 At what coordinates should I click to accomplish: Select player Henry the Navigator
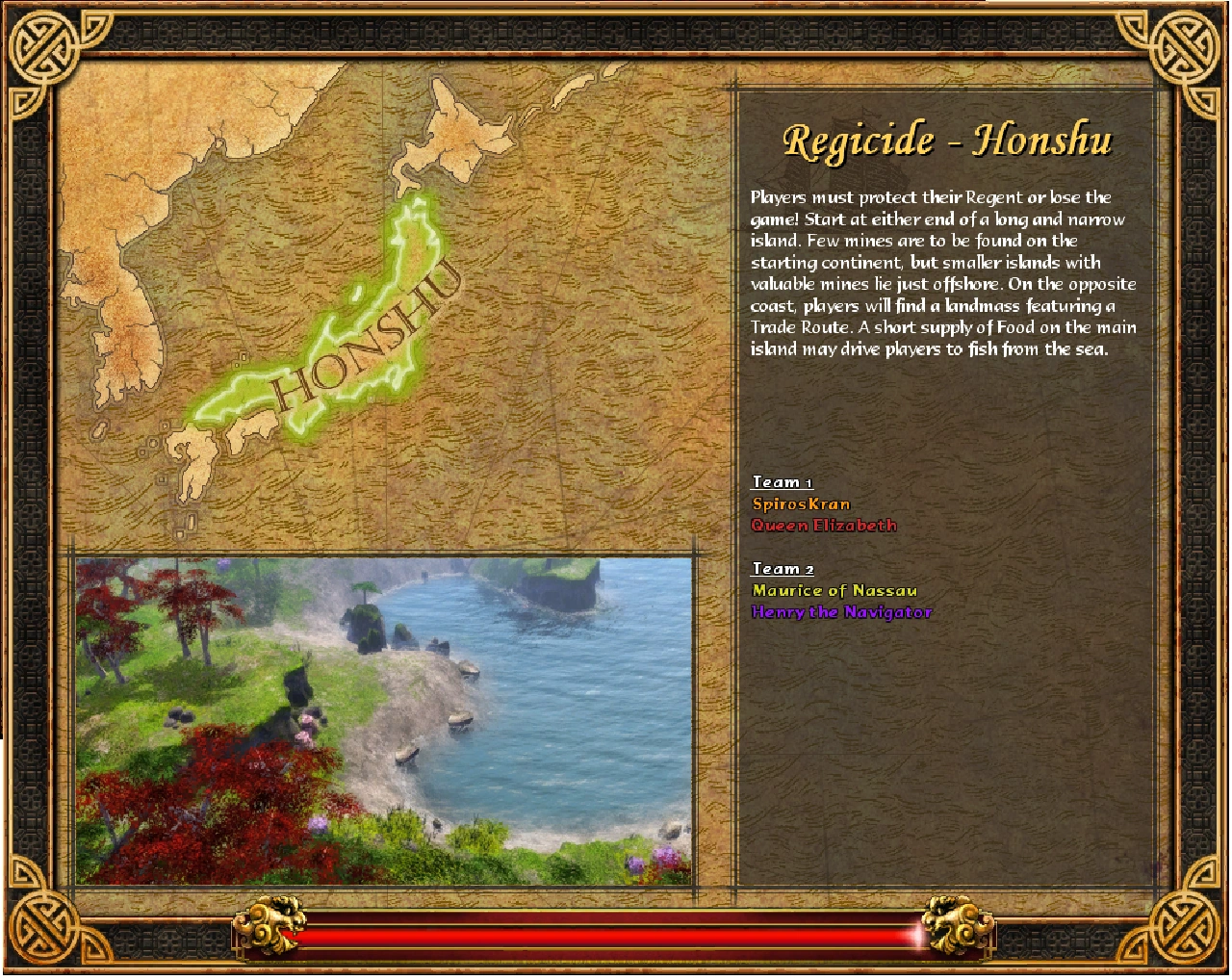coord(842,611)
